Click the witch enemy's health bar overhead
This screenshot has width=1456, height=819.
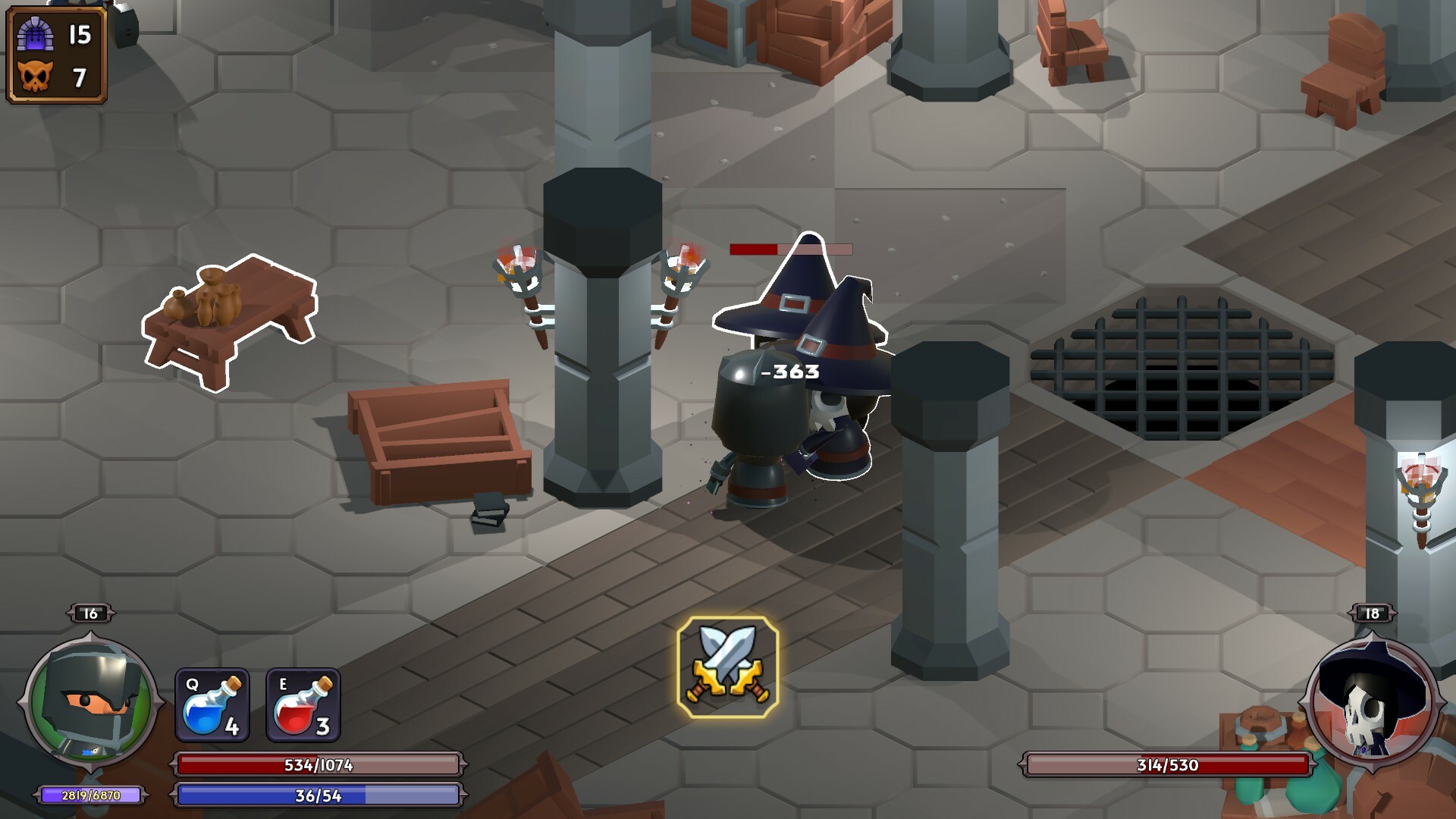pyautogui.click(x=791, y=250)
